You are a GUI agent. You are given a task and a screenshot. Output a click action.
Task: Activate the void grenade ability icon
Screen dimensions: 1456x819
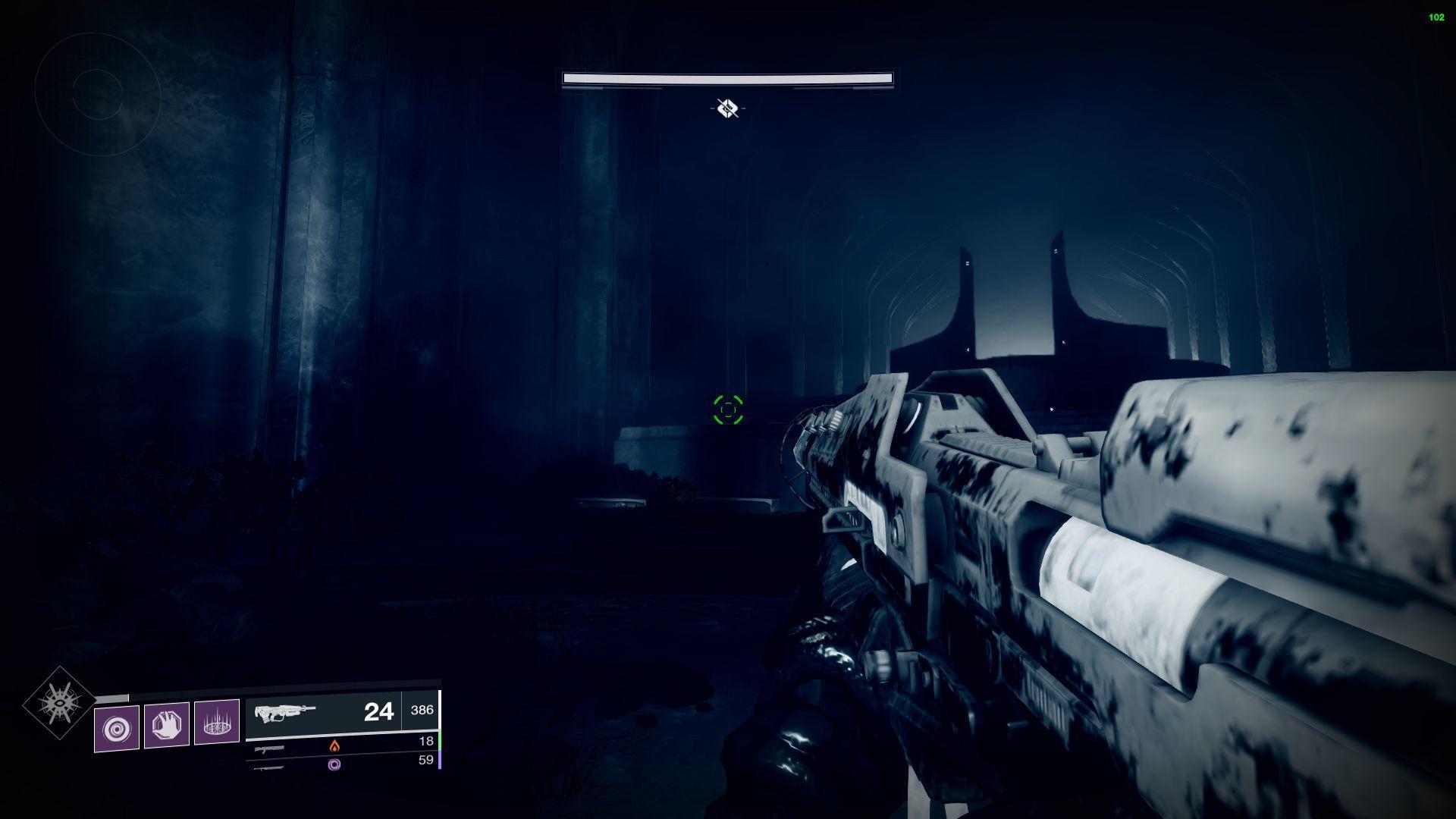pyautogui.click(x=117, y=728)
